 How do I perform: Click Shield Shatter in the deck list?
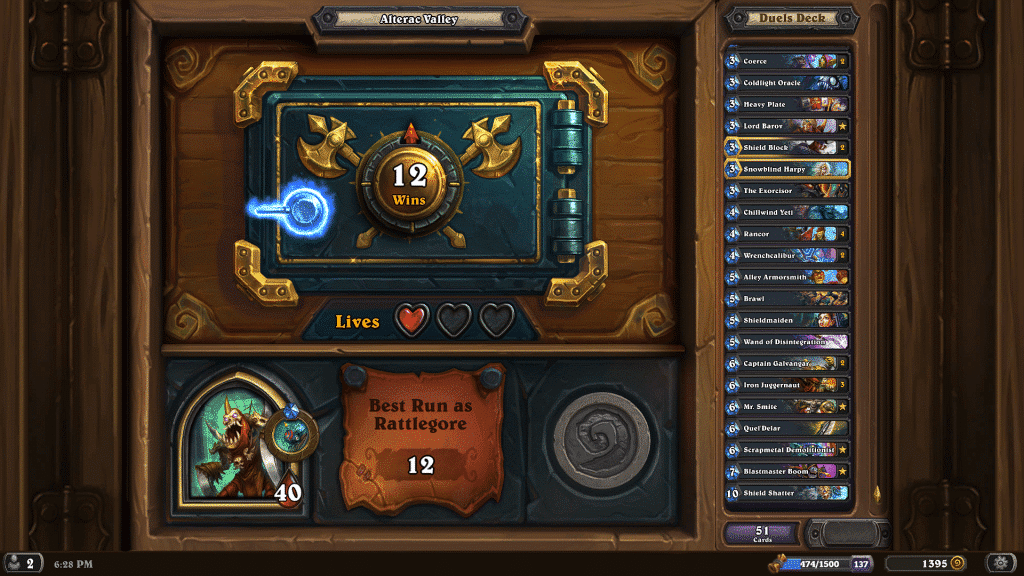point(788,492)
